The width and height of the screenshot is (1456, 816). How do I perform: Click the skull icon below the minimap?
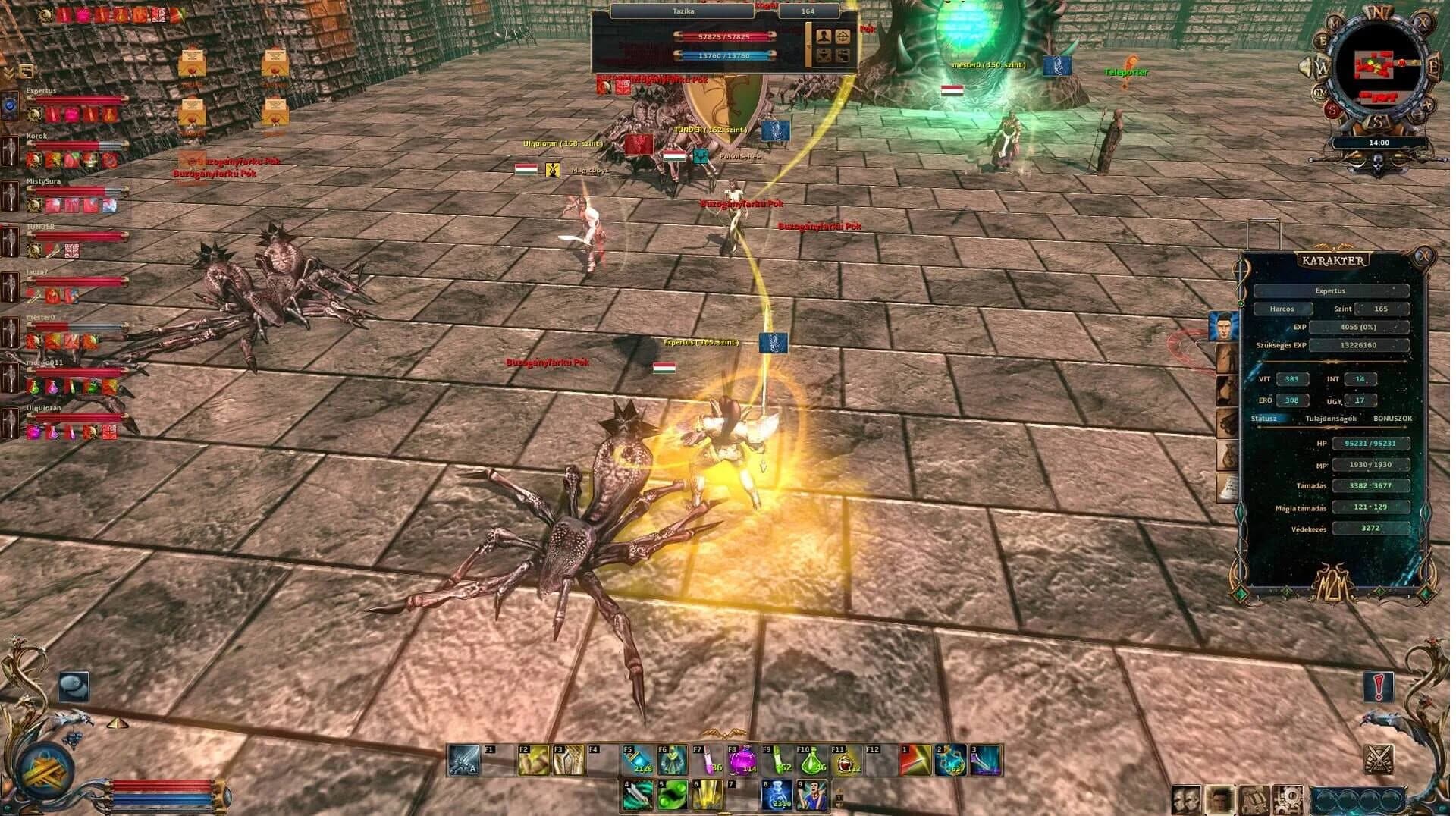[1376, 162]
